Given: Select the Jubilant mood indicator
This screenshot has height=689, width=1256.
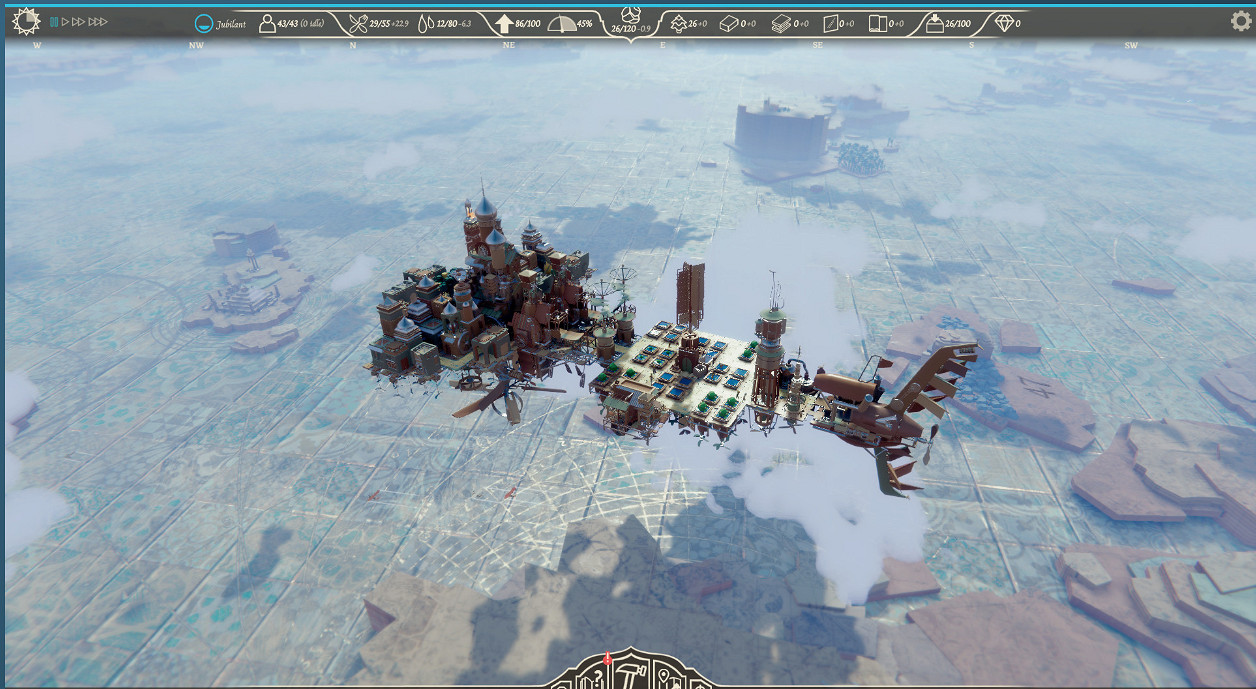Looking at the screenshot, I should click(x=203, y=23).
